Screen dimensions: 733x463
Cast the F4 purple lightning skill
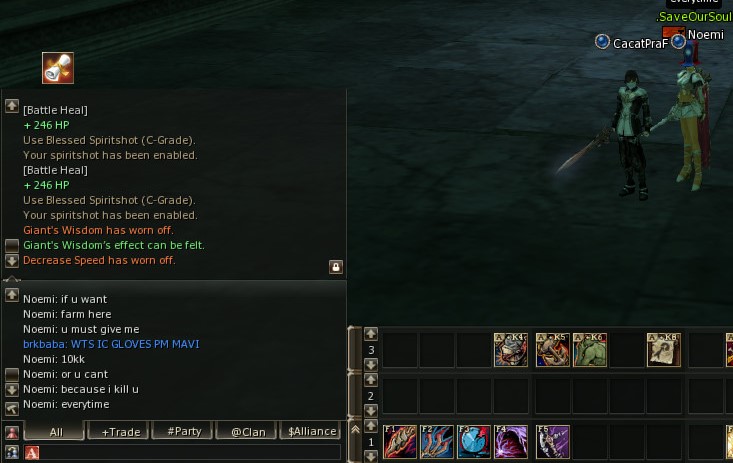click(x=512, y=442)
